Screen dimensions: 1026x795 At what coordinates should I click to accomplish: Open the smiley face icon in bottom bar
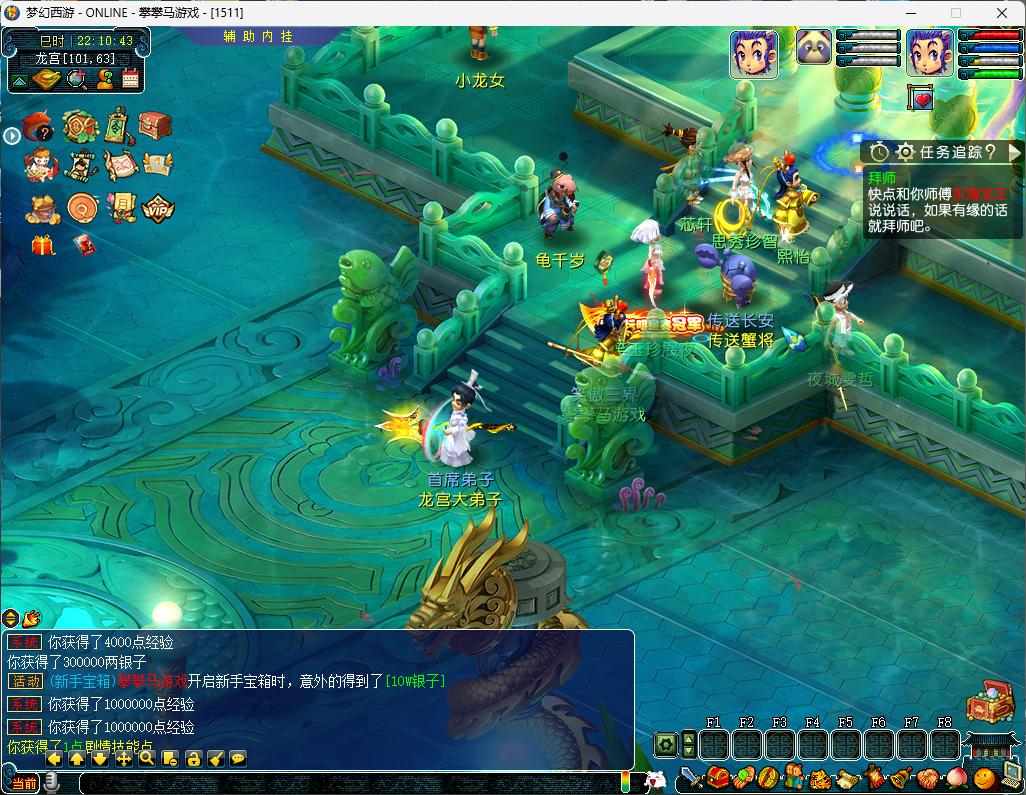tap(984, 777)
